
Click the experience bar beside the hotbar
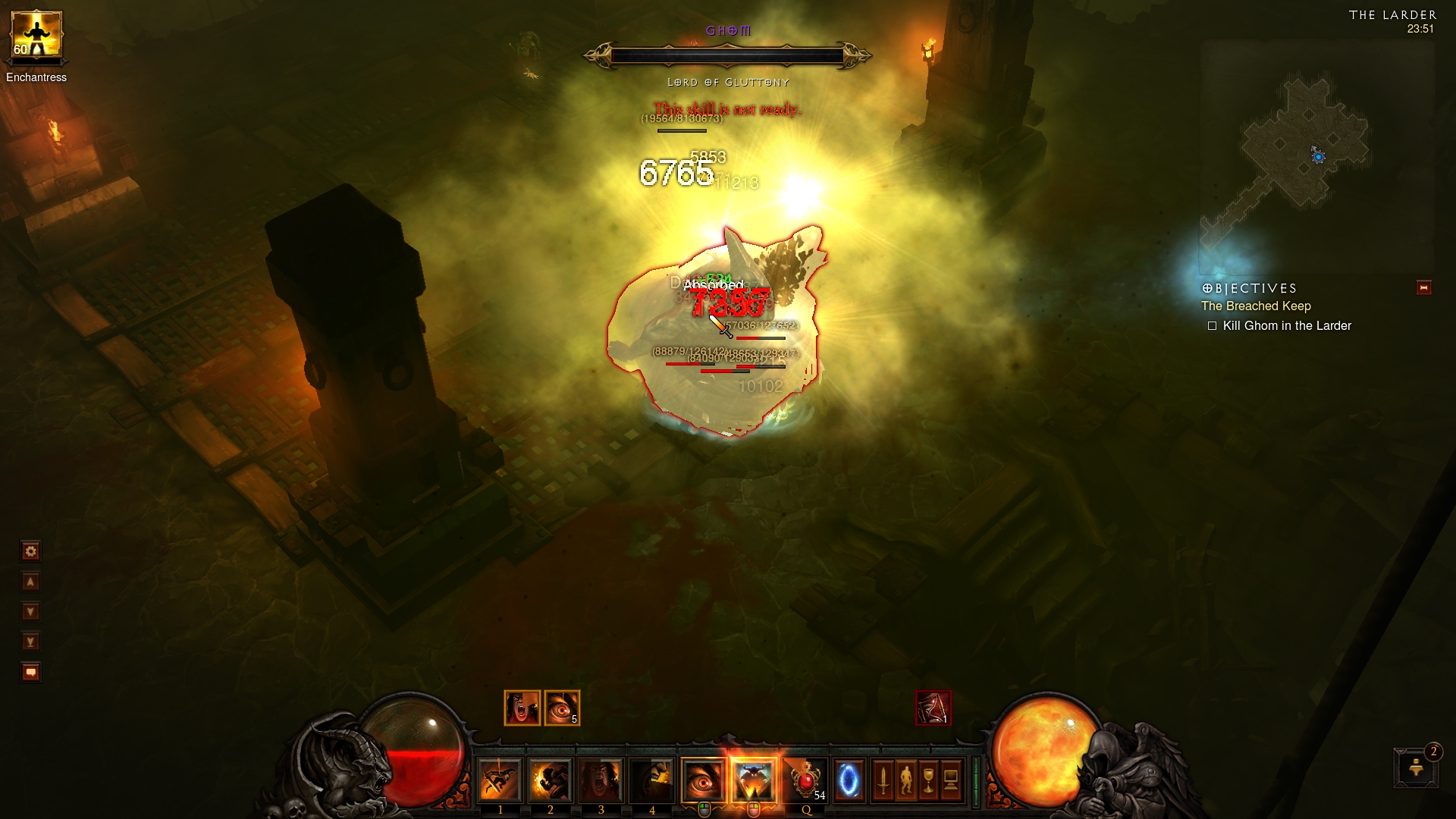pos(974,780)
